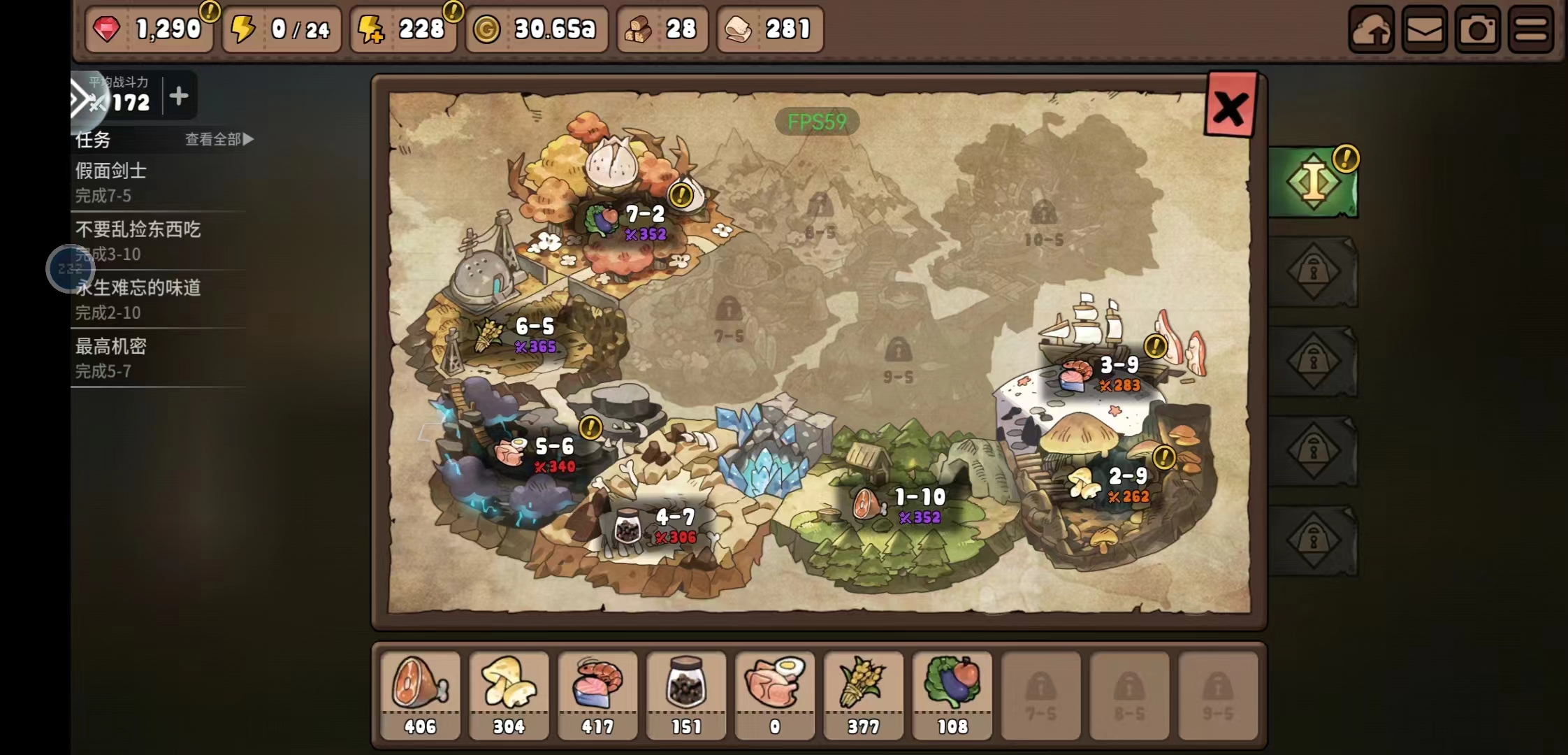This screenshot has width=1568, height=755.
Task: Open the cloud home button
Action: coord(1371,29)
